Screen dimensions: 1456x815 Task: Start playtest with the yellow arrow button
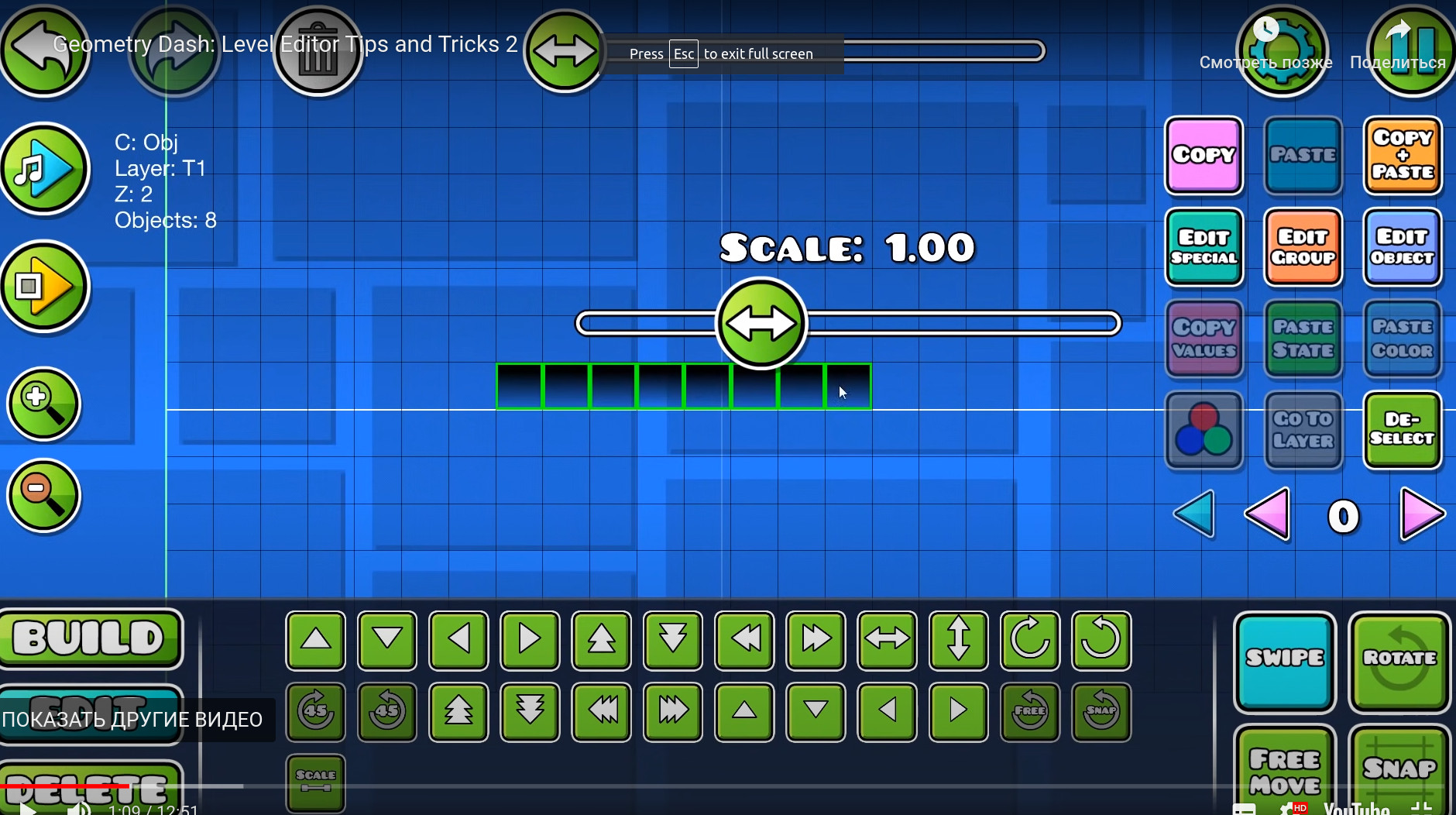click(x=45, y=286)
